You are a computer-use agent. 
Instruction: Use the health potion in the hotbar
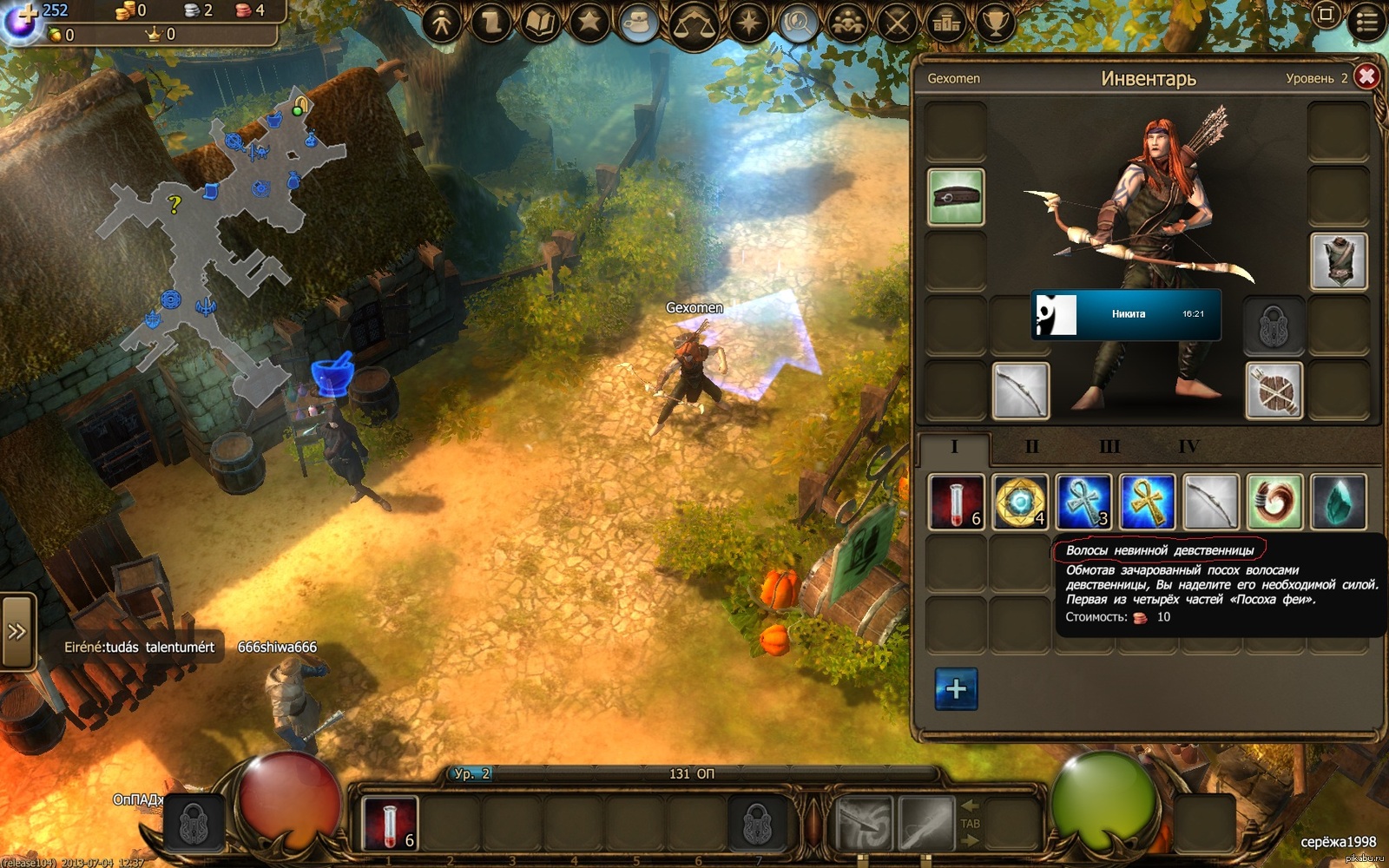[389, 822]
